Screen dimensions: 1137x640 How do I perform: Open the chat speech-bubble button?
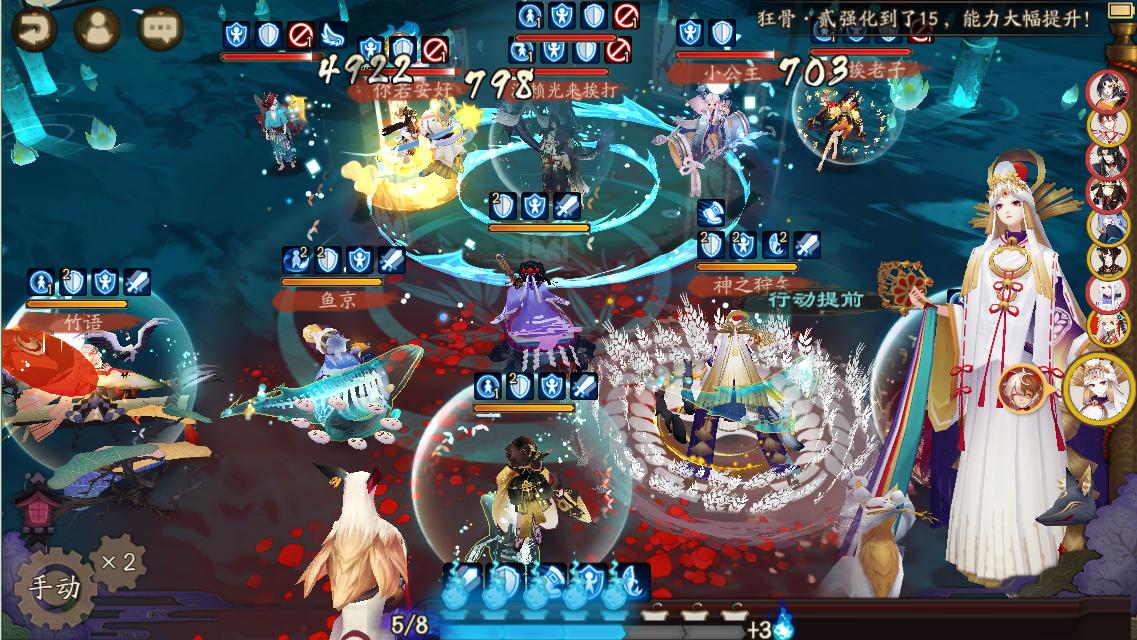158,29
